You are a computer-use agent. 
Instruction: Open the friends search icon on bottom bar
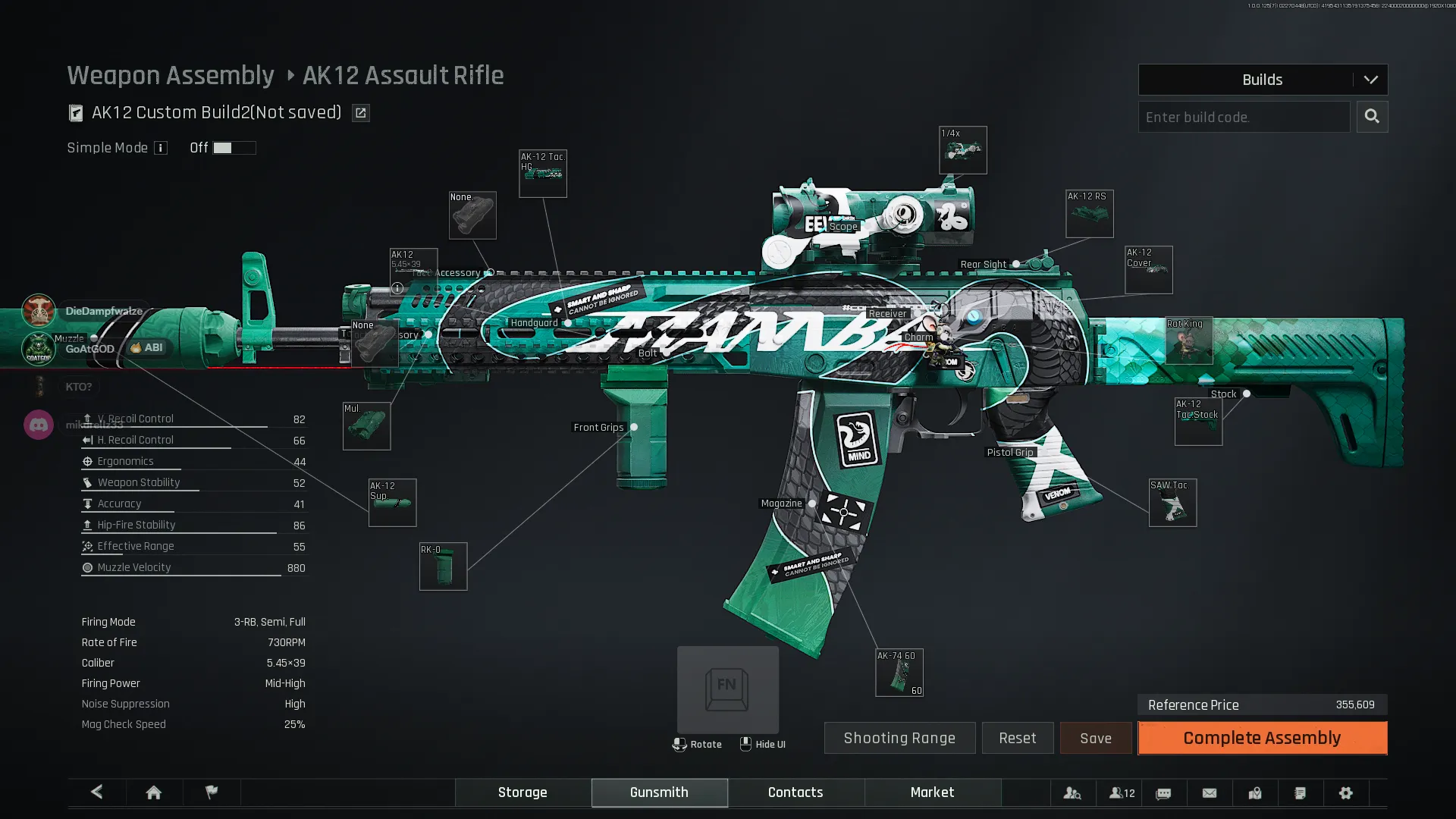[x=1073, y=792]
